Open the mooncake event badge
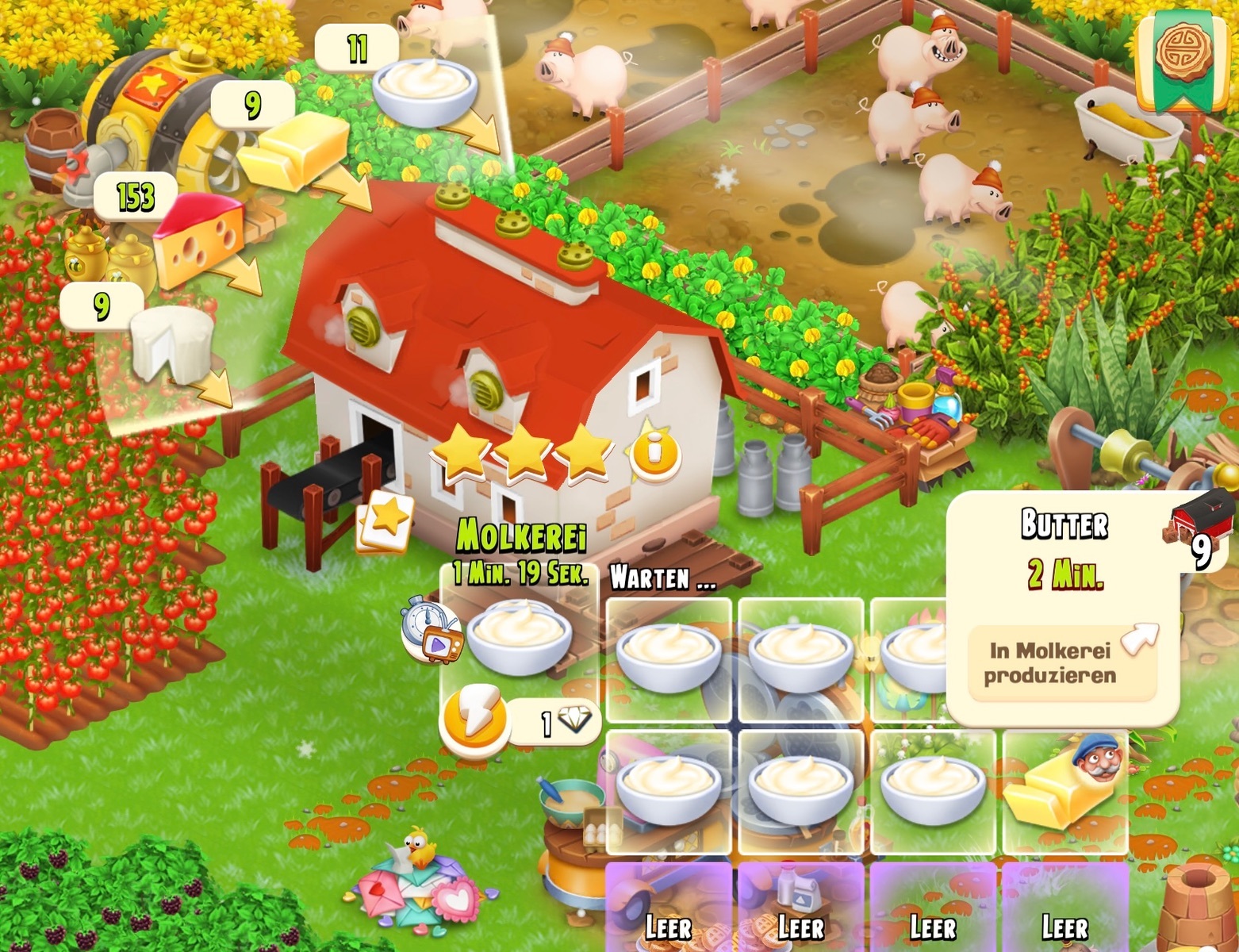The height and width of the screenshot is (952, 1239). point(1186,56)
